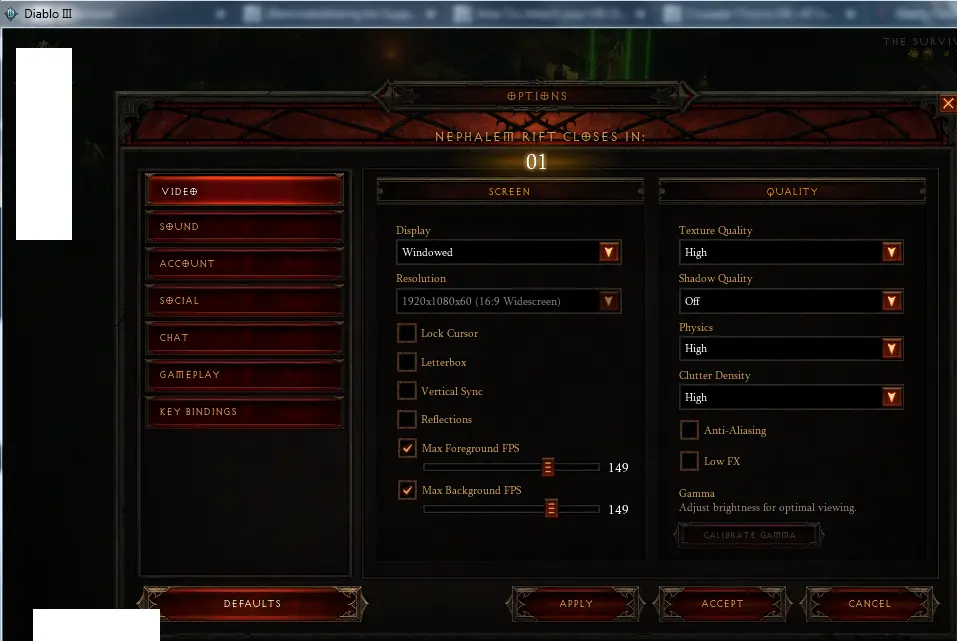
Task: Show the Chat options
Action: 244,338
